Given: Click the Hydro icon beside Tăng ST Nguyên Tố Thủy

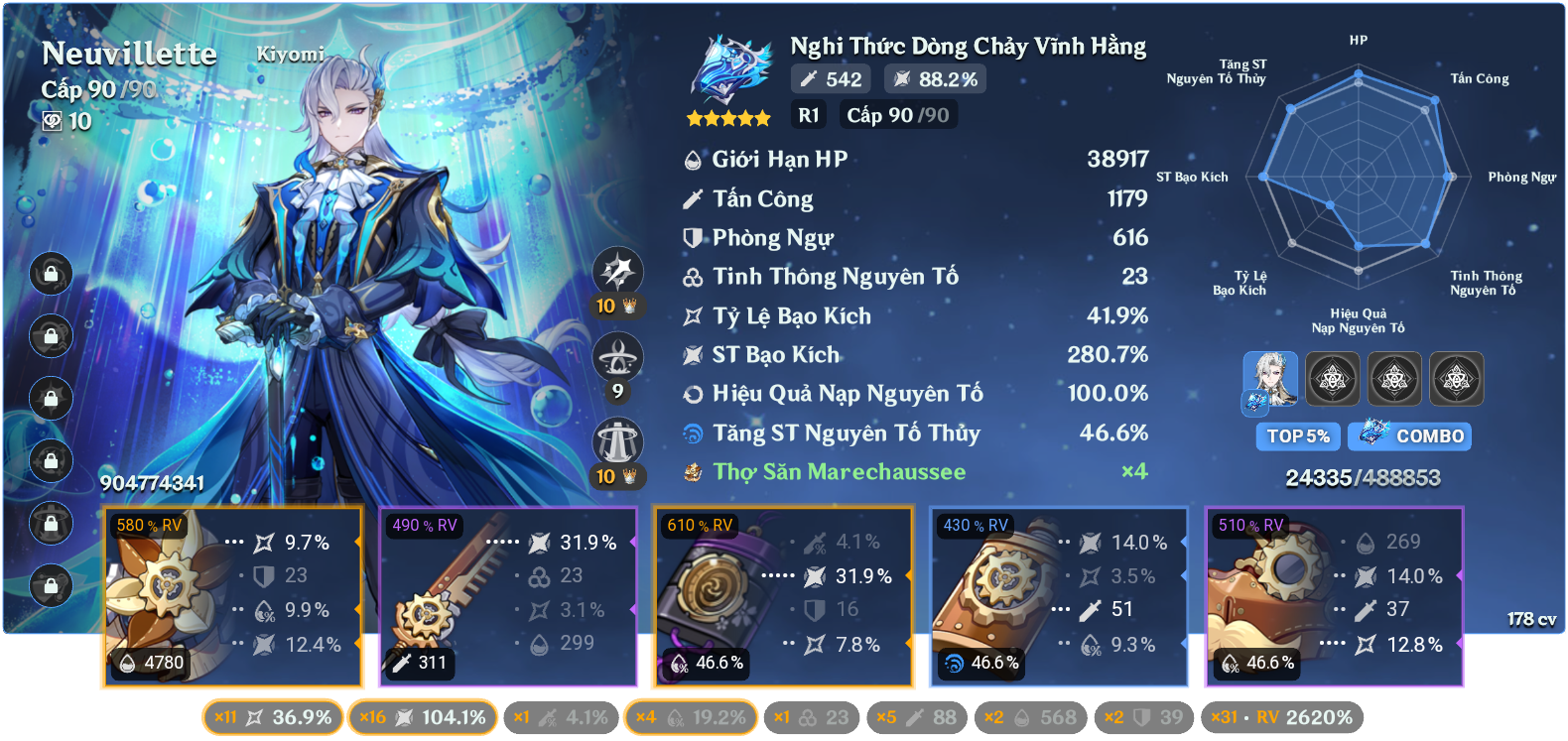Looking at the screenshot, I should [x=693, y=433].
